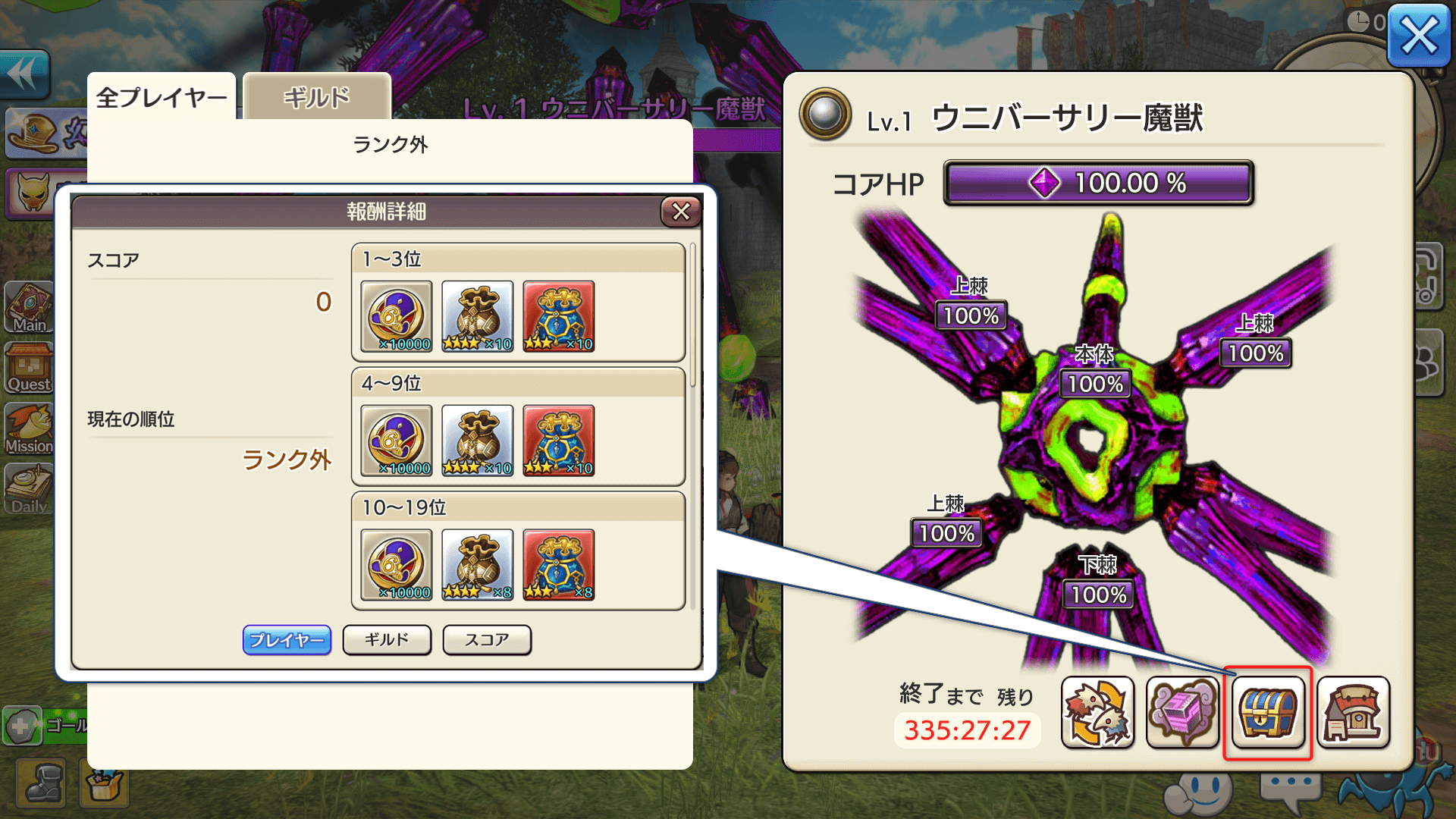Select the 全プレイヤー ranking tab
The image size is (1456, 819).
(x=162, y=96)
